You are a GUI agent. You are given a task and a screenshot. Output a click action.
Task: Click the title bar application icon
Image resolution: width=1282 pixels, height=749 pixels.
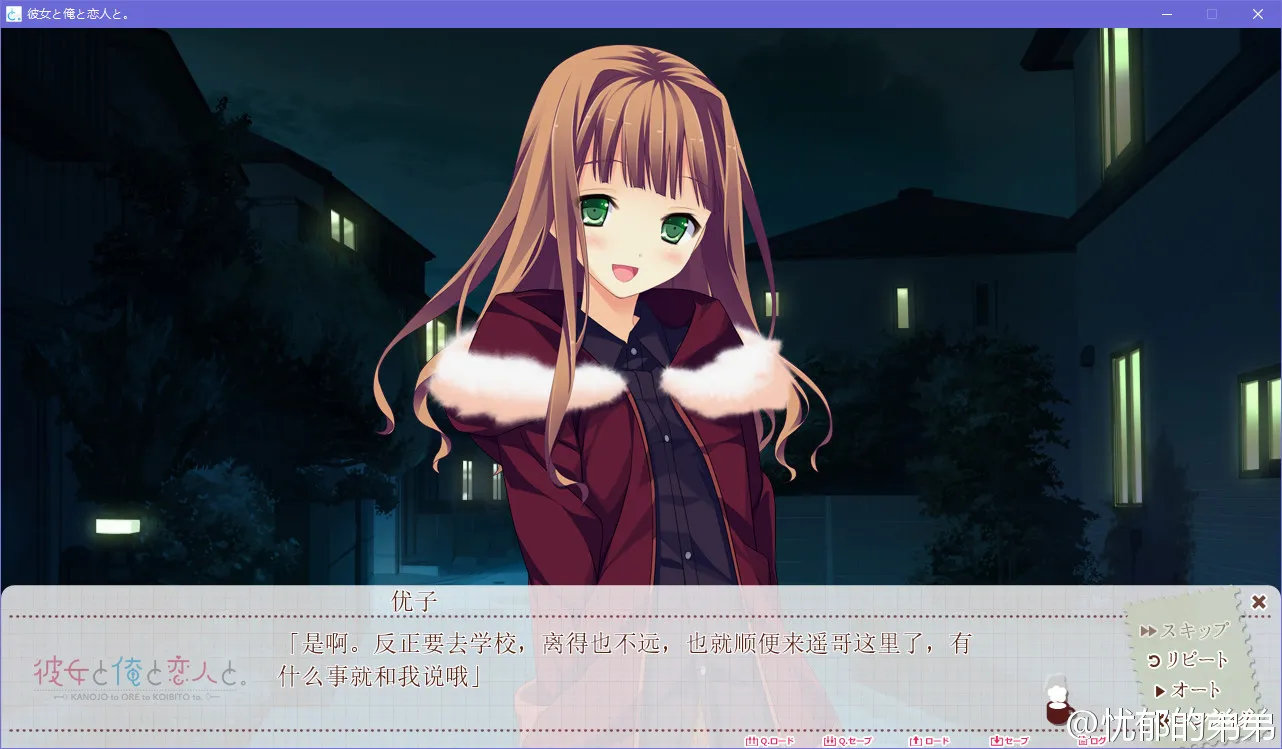point(12,14)
